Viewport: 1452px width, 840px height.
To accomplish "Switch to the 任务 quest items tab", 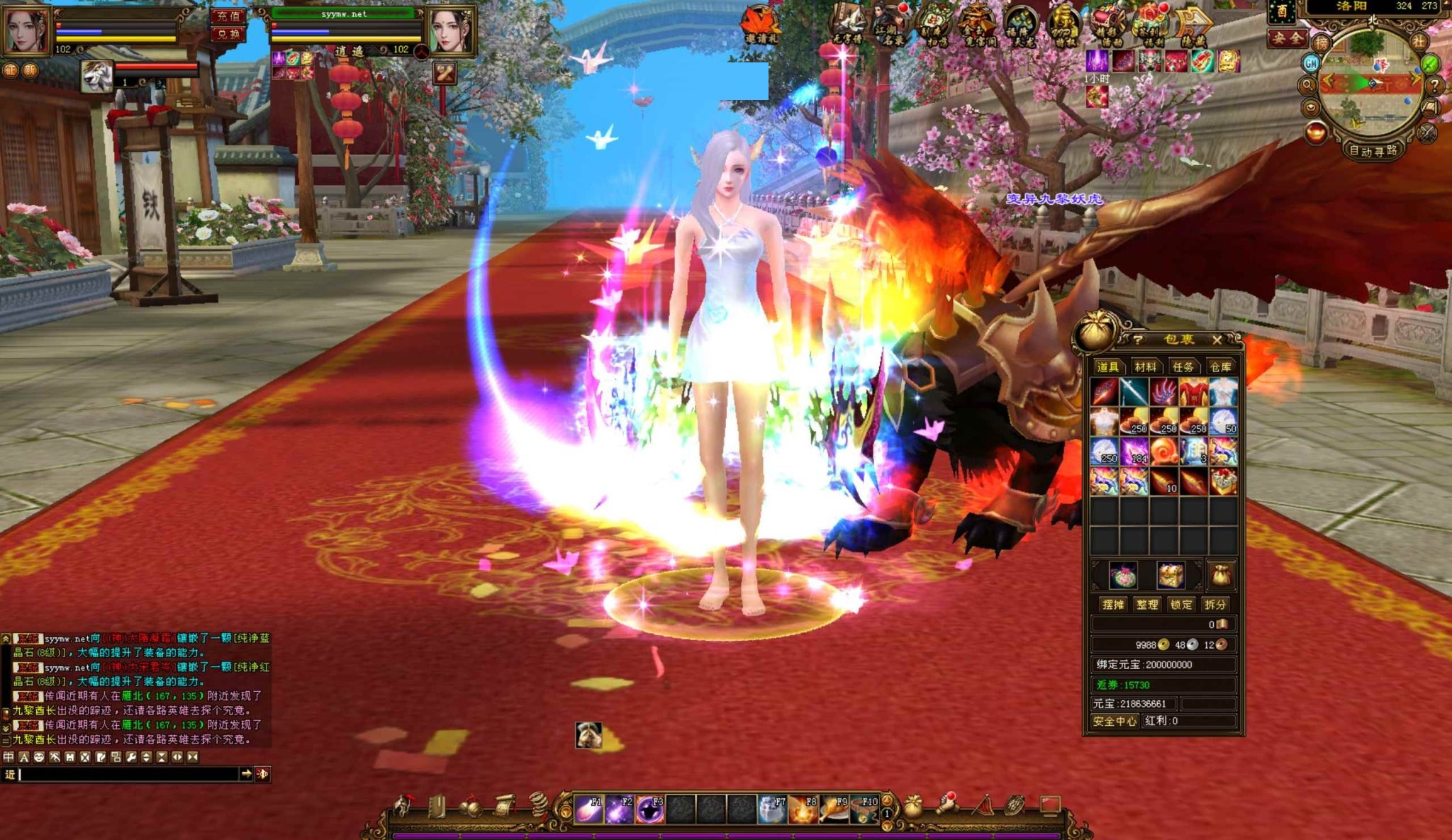I will (1183, 366).
